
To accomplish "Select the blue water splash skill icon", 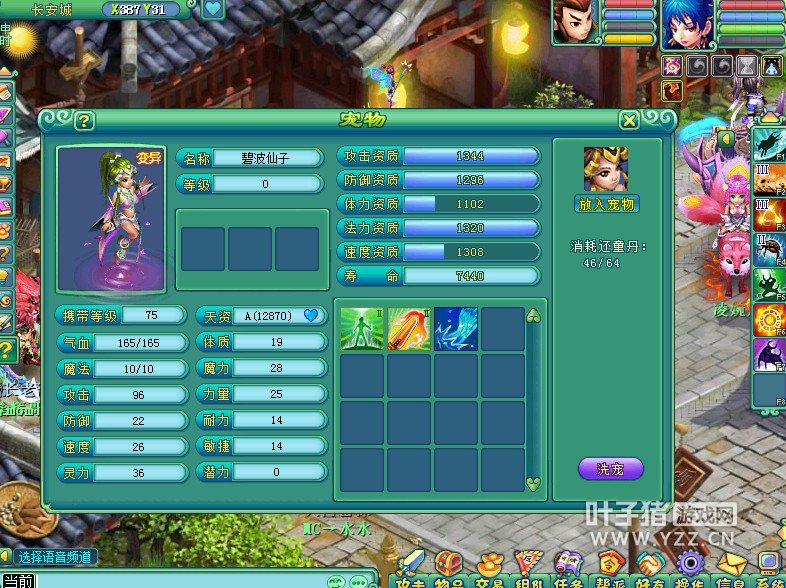I will click(x=455, y=329).
